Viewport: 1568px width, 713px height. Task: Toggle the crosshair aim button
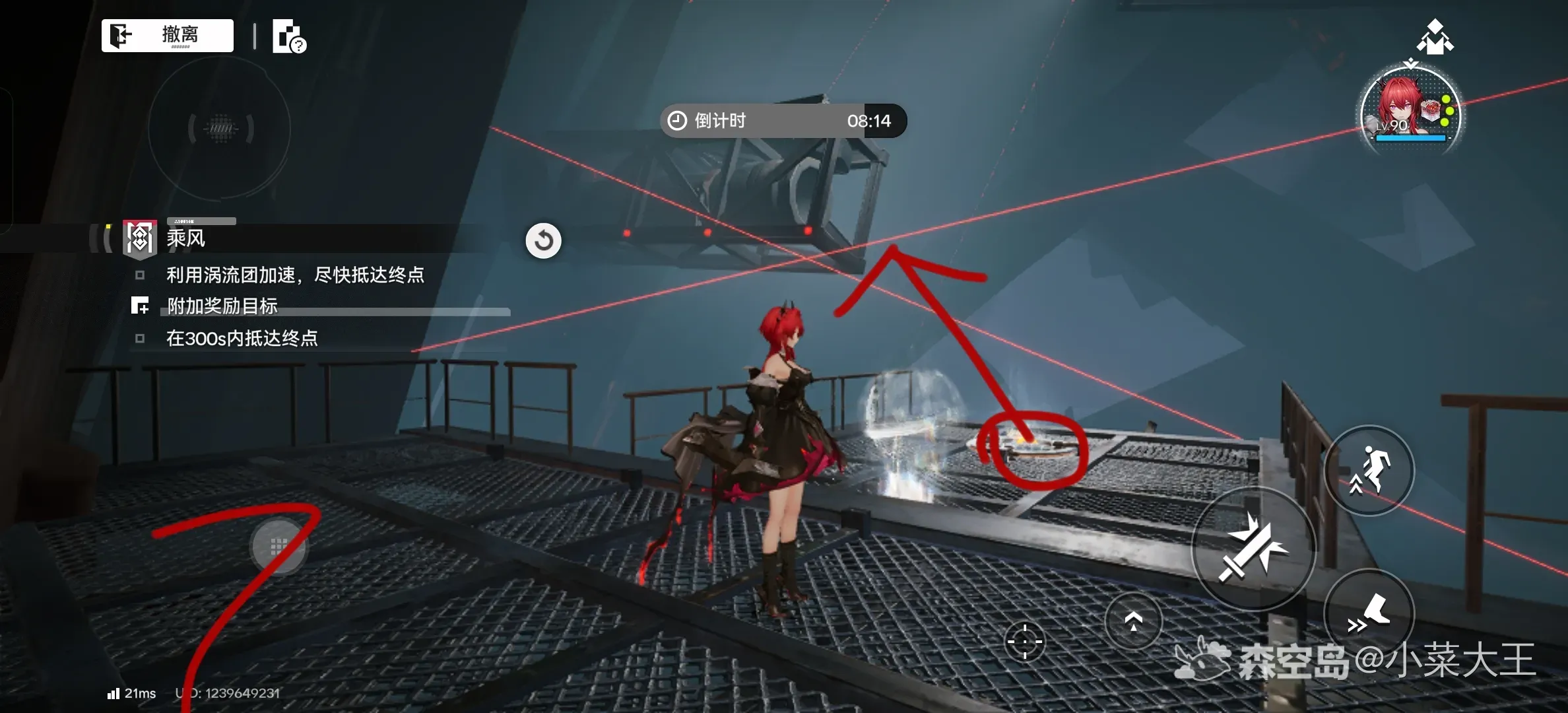click(1025, 641)
